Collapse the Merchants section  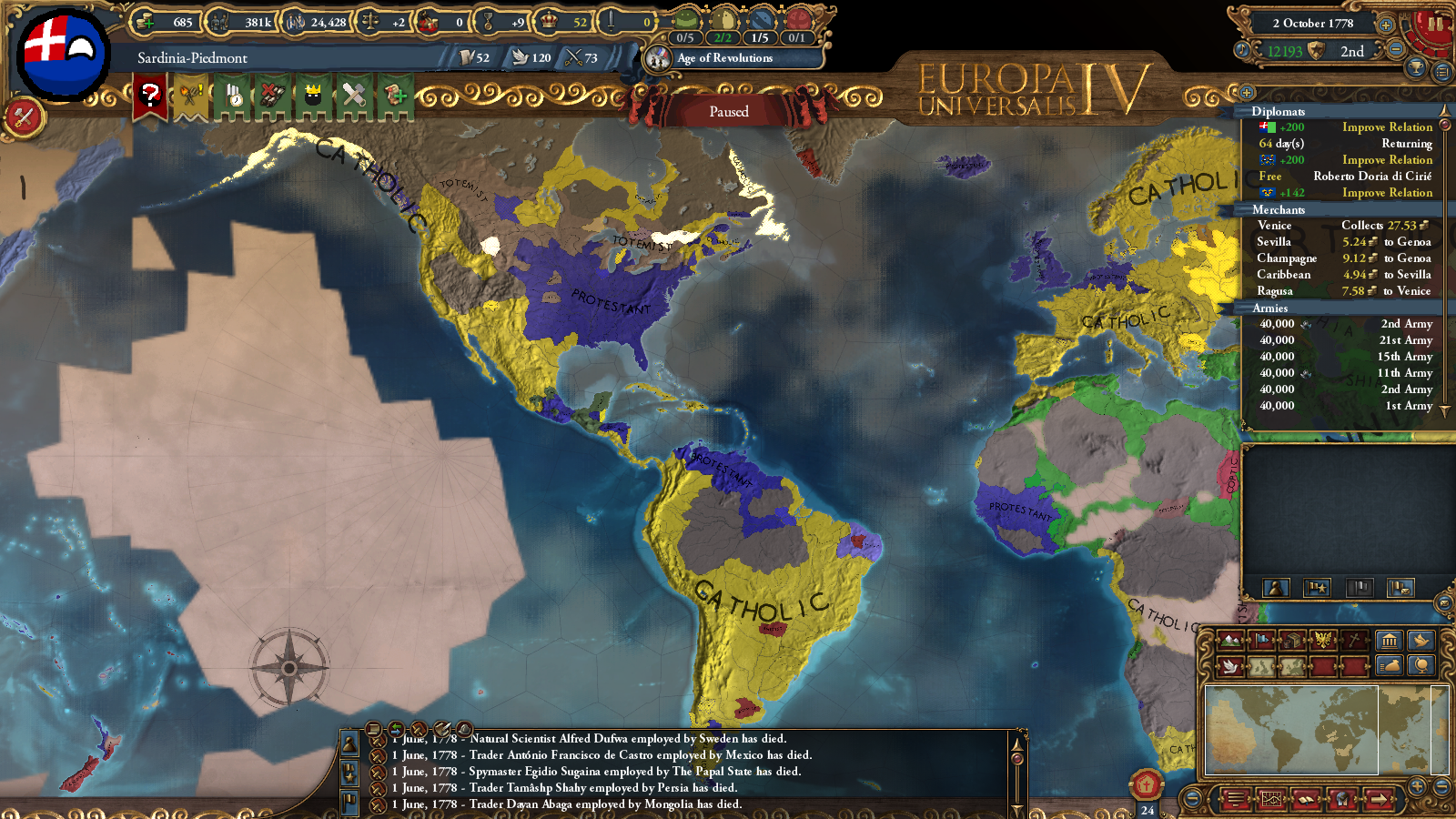click(x=1284, y=209)
